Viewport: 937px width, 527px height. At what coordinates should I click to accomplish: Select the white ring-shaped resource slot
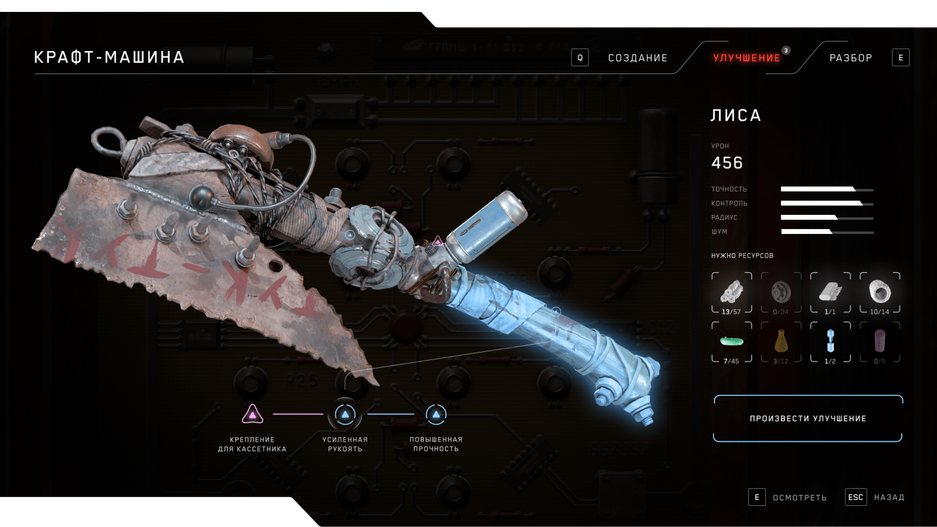click(880, 293)
